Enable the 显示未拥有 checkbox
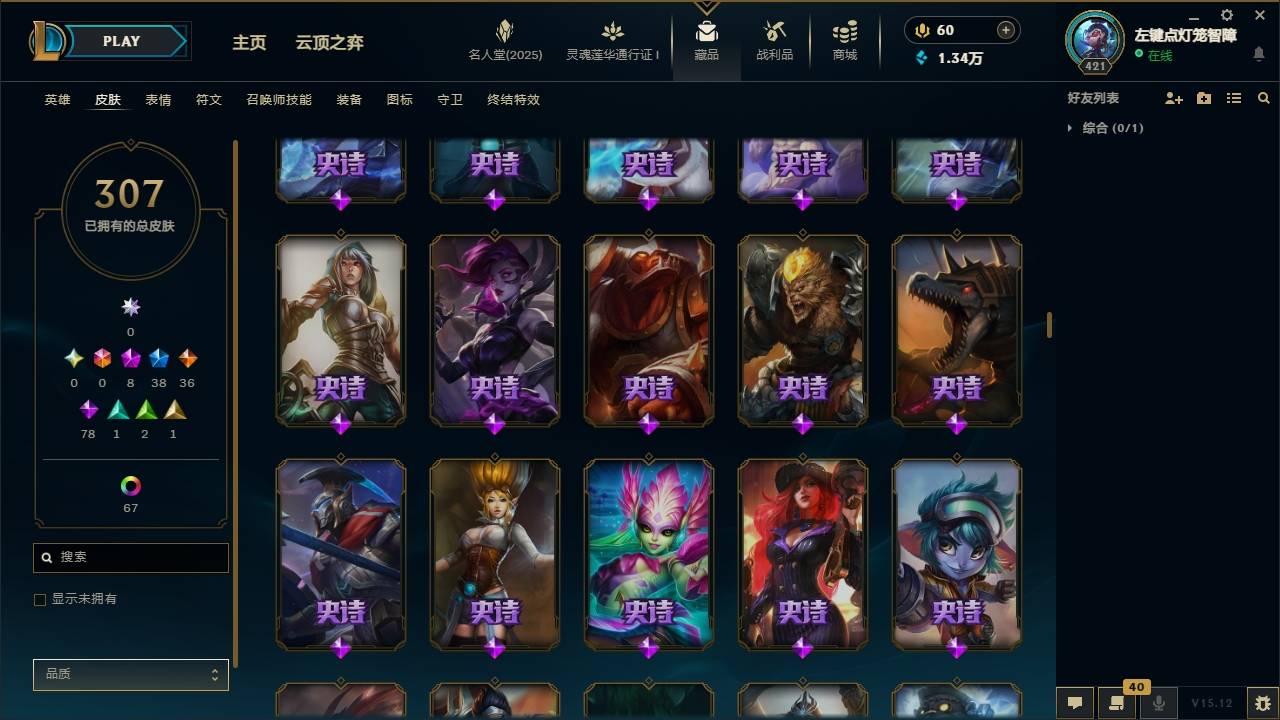This screenshot has height=720, width=1280. coord(40,599)
